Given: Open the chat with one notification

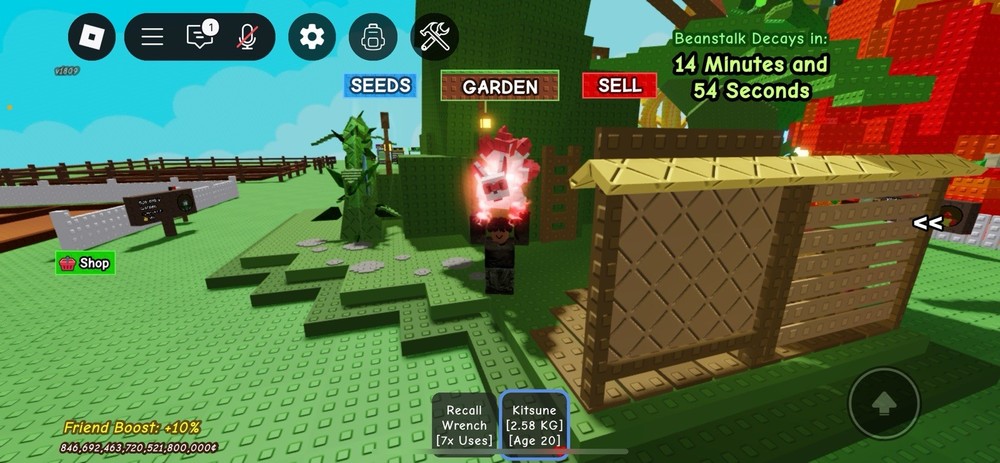Looking at the screenshot, I should point(200,37).
